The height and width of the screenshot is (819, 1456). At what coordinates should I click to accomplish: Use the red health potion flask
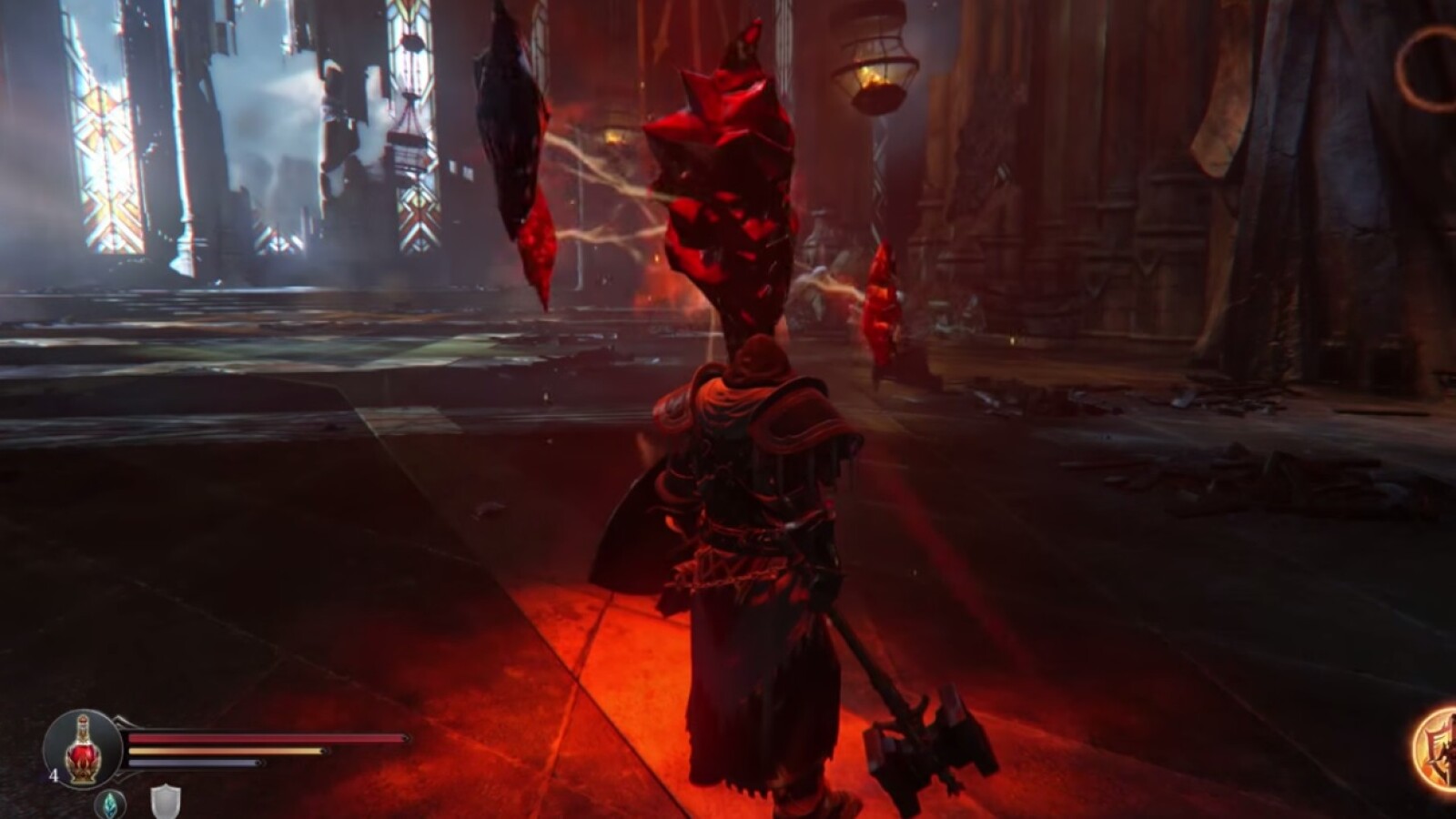click(x=82, y=749)
